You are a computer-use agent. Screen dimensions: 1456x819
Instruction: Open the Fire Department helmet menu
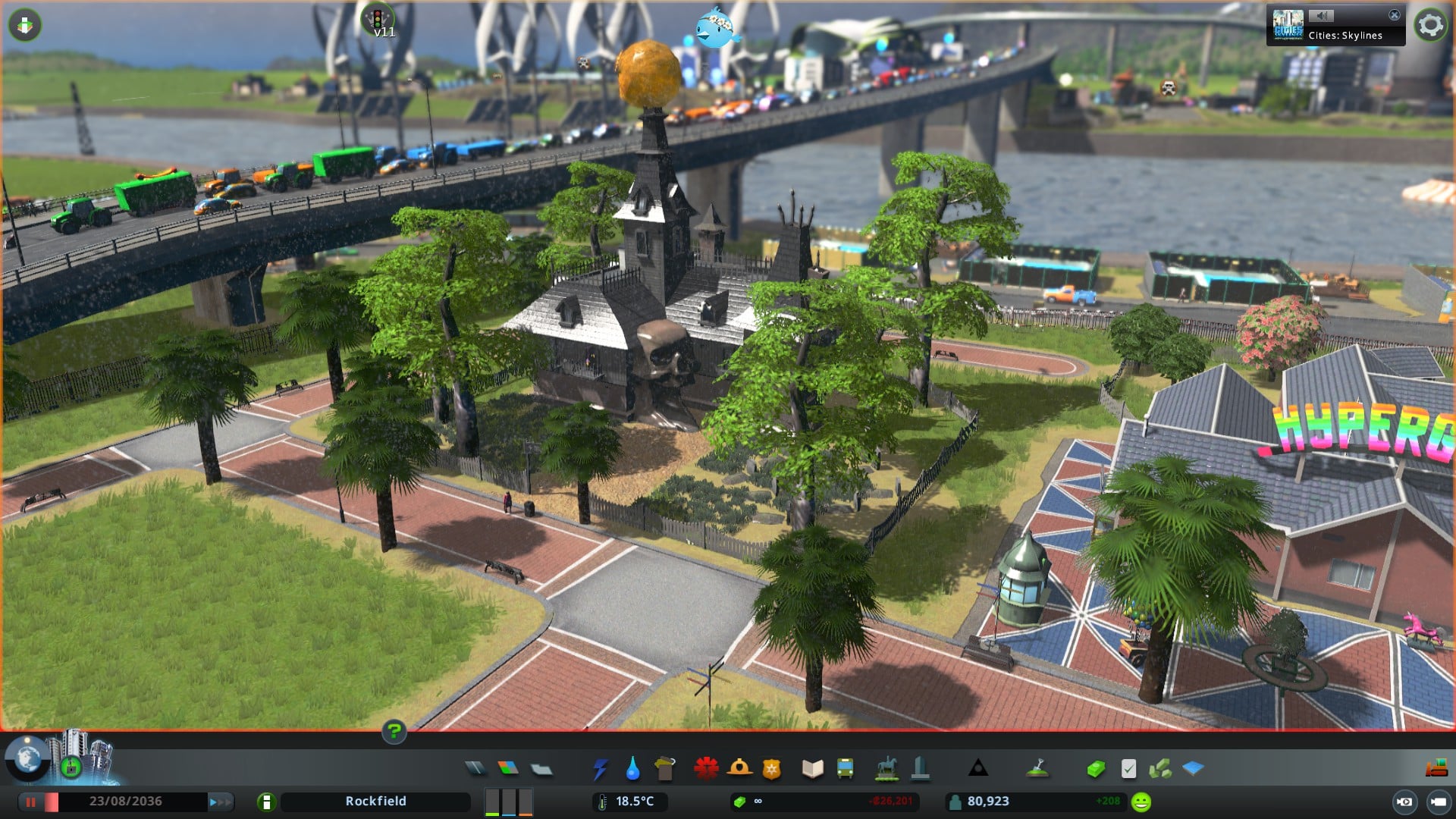739,769
